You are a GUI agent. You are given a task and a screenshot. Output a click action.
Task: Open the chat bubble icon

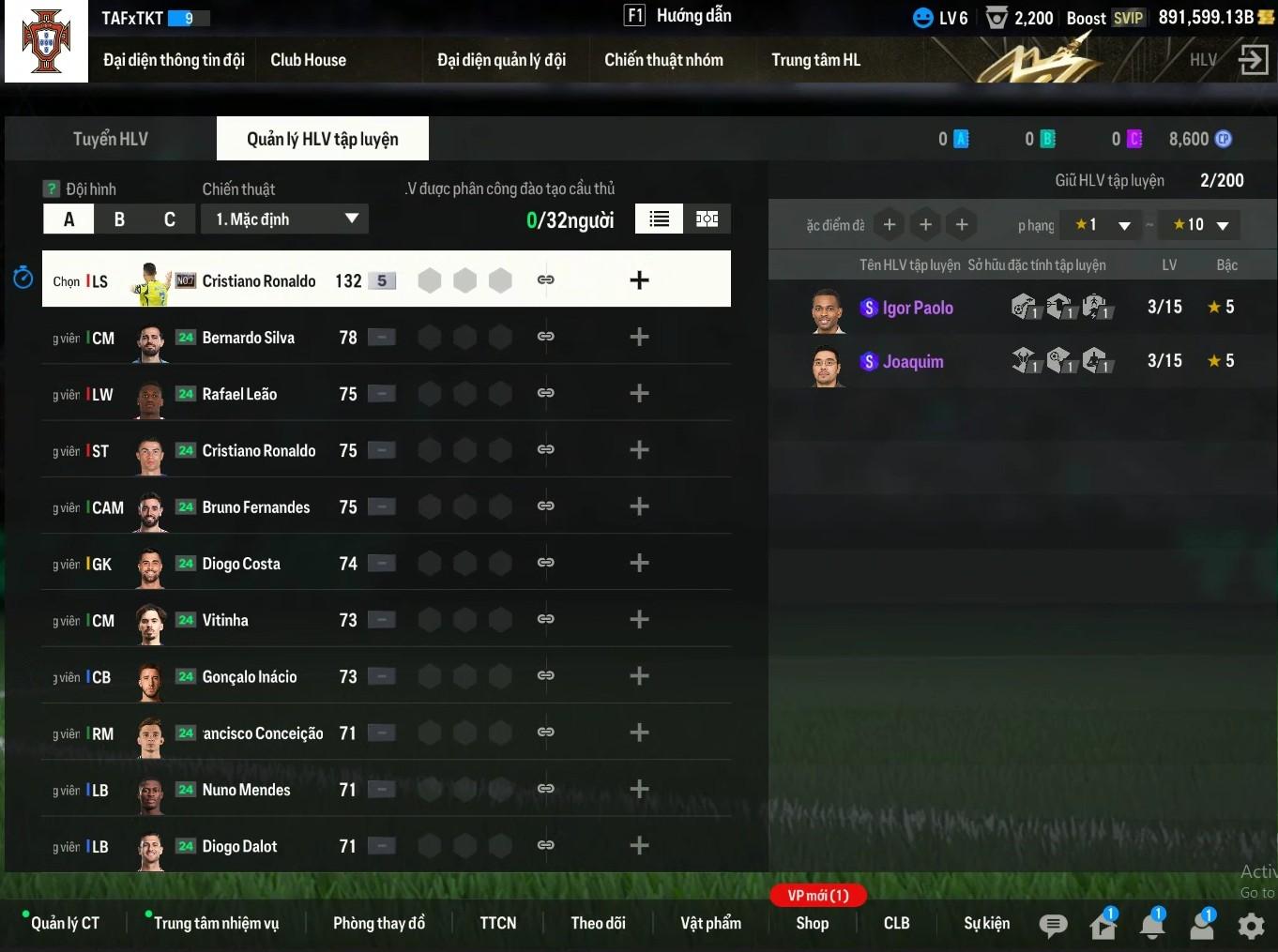pyautogui.click(x=1053, y=926)
